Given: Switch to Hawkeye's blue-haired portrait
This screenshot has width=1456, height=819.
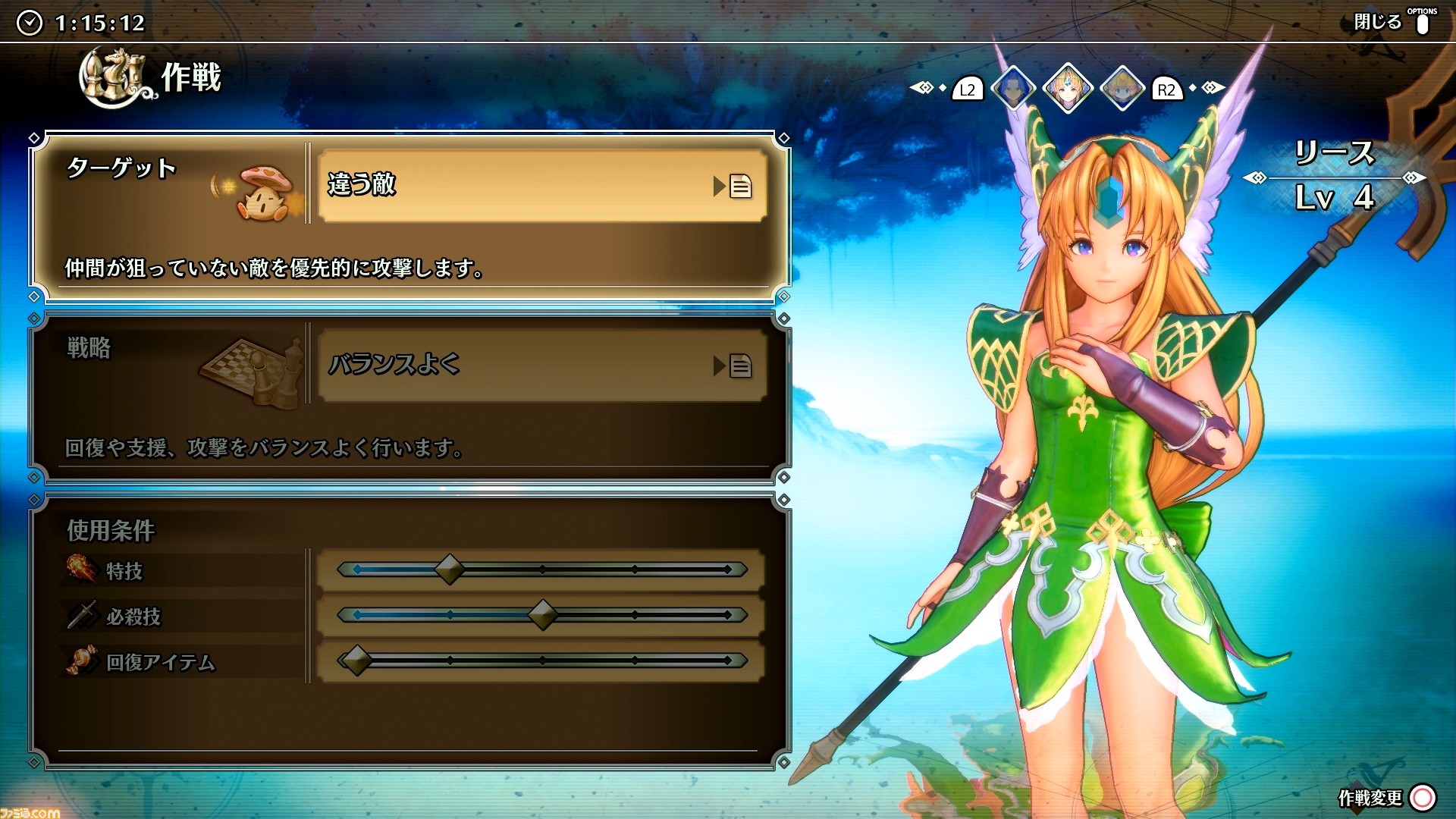Looking at the screenshot, I should tap(1012, 89).
